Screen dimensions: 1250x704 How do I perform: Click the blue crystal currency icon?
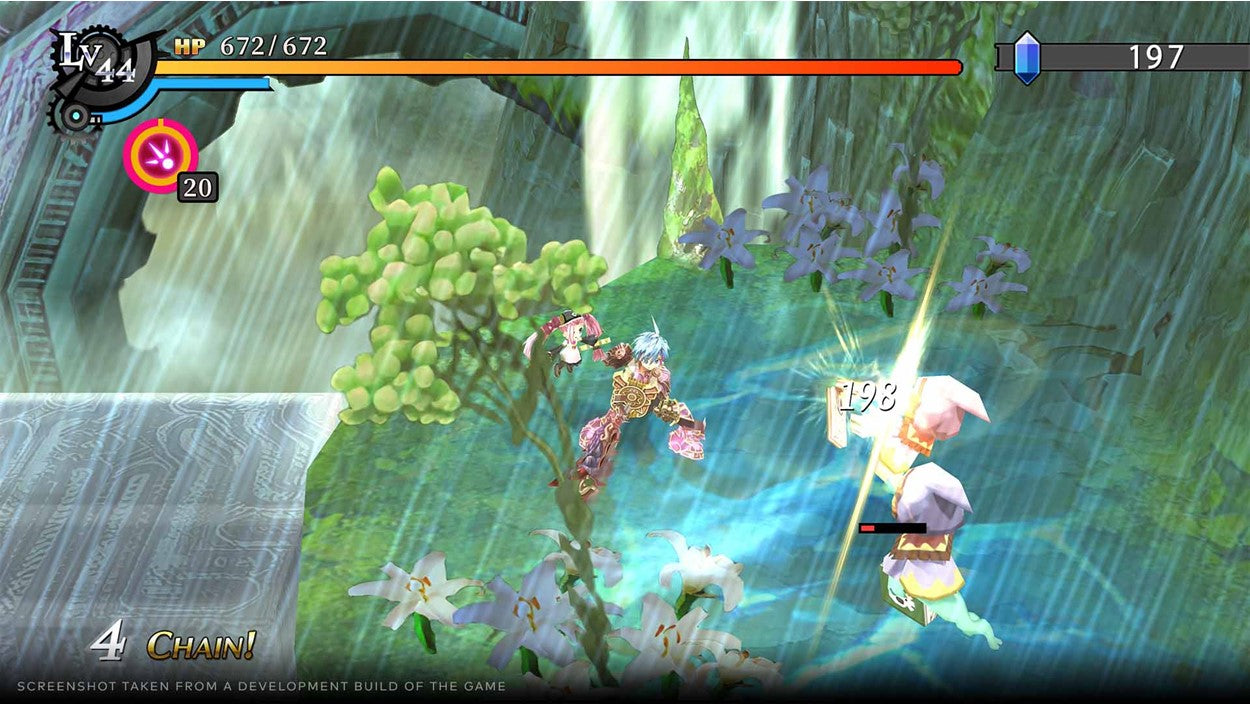[1027, 57]
